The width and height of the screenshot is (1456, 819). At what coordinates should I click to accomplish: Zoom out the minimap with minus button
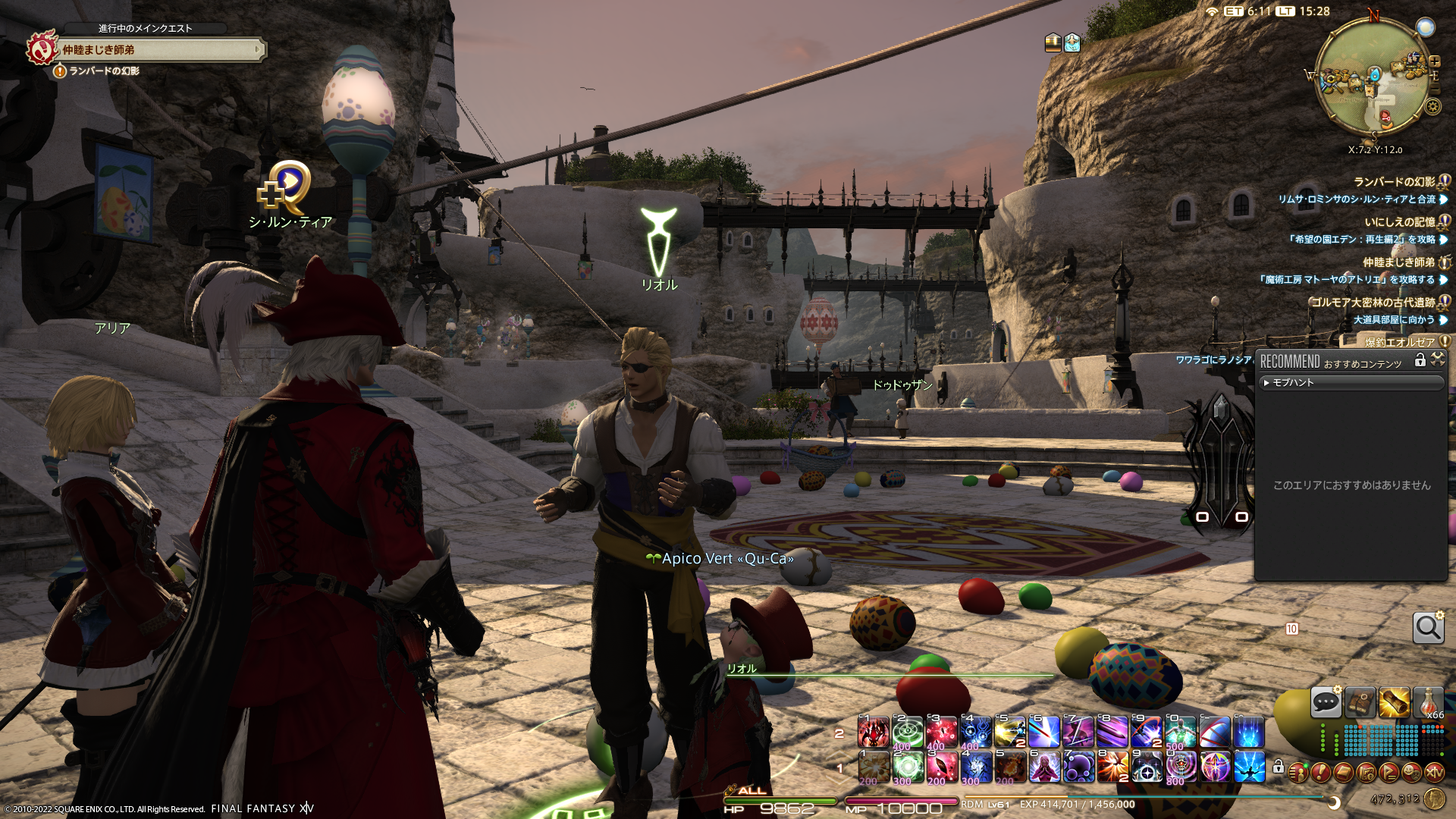tap(1433, 89)
